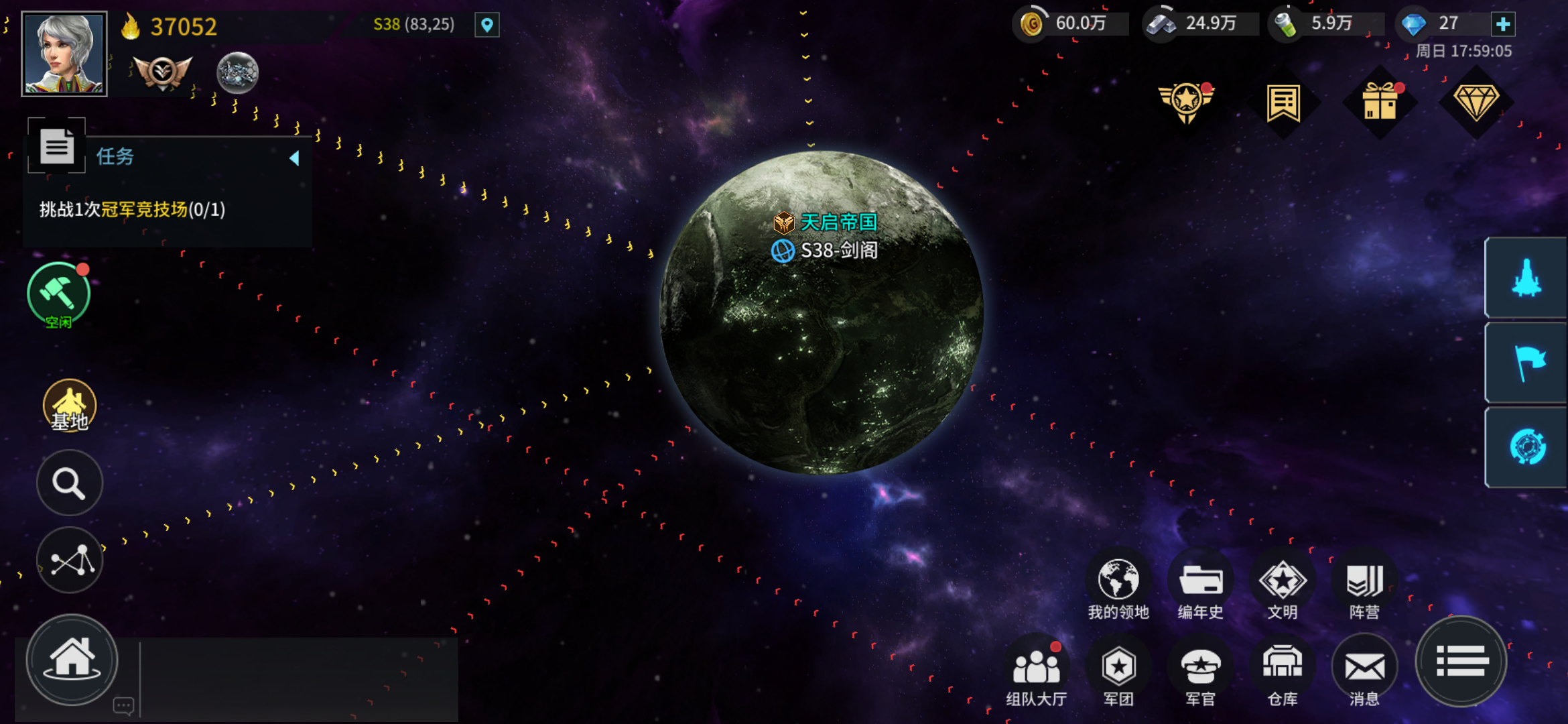1568x724 pixels.
Task: Toggle the main list menu button
Action: click(1461, 662)
